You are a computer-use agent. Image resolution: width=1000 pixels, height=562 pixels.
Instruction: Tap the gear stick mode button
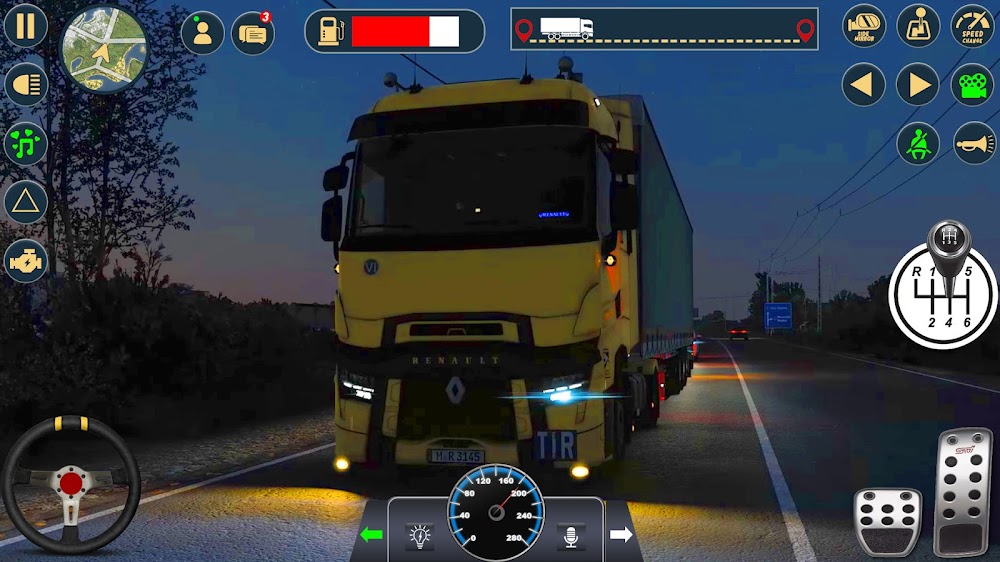(x=918, y=26)
